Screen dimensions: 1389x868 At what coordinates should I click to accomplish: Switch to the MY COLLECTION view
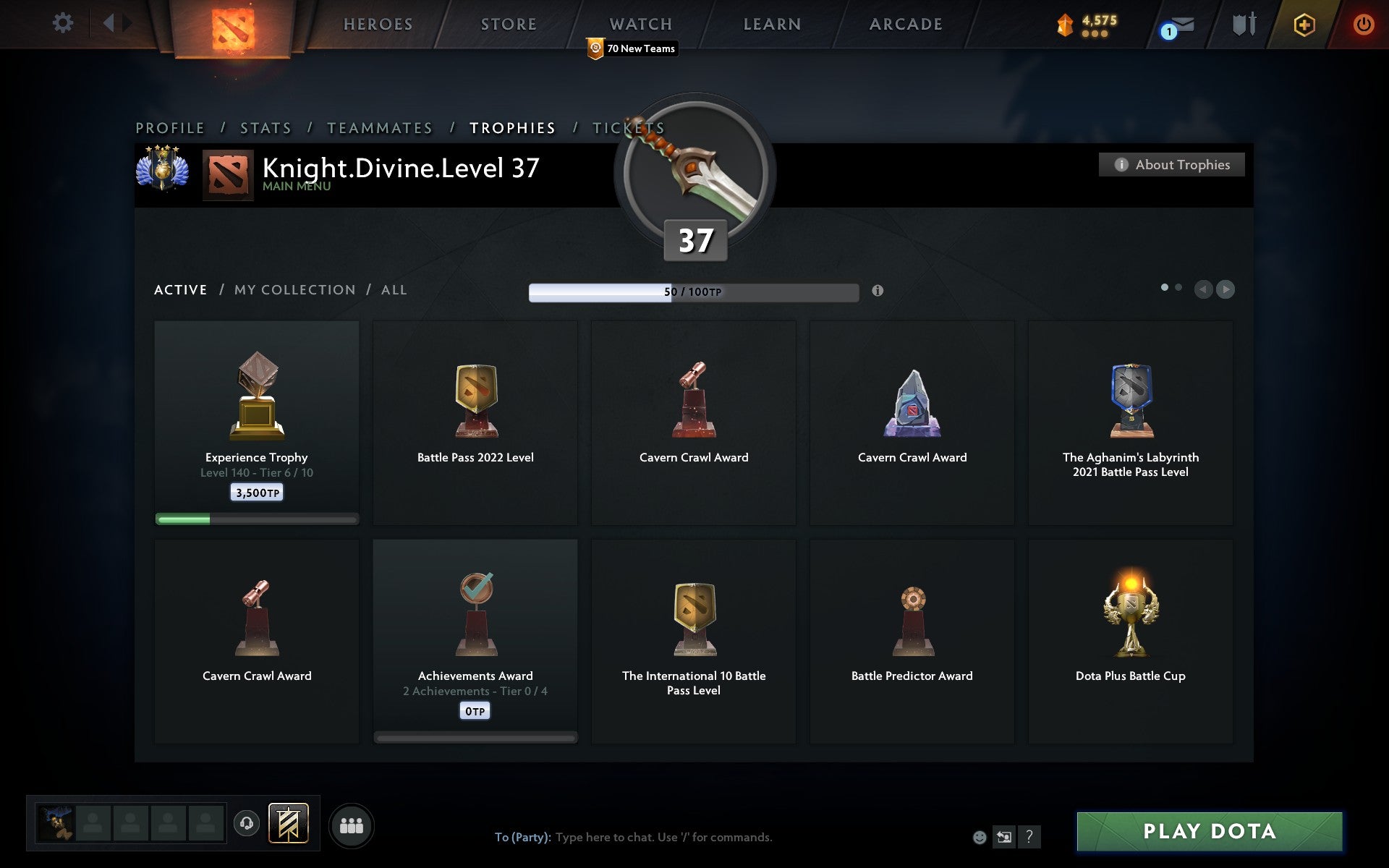point(294,289)
